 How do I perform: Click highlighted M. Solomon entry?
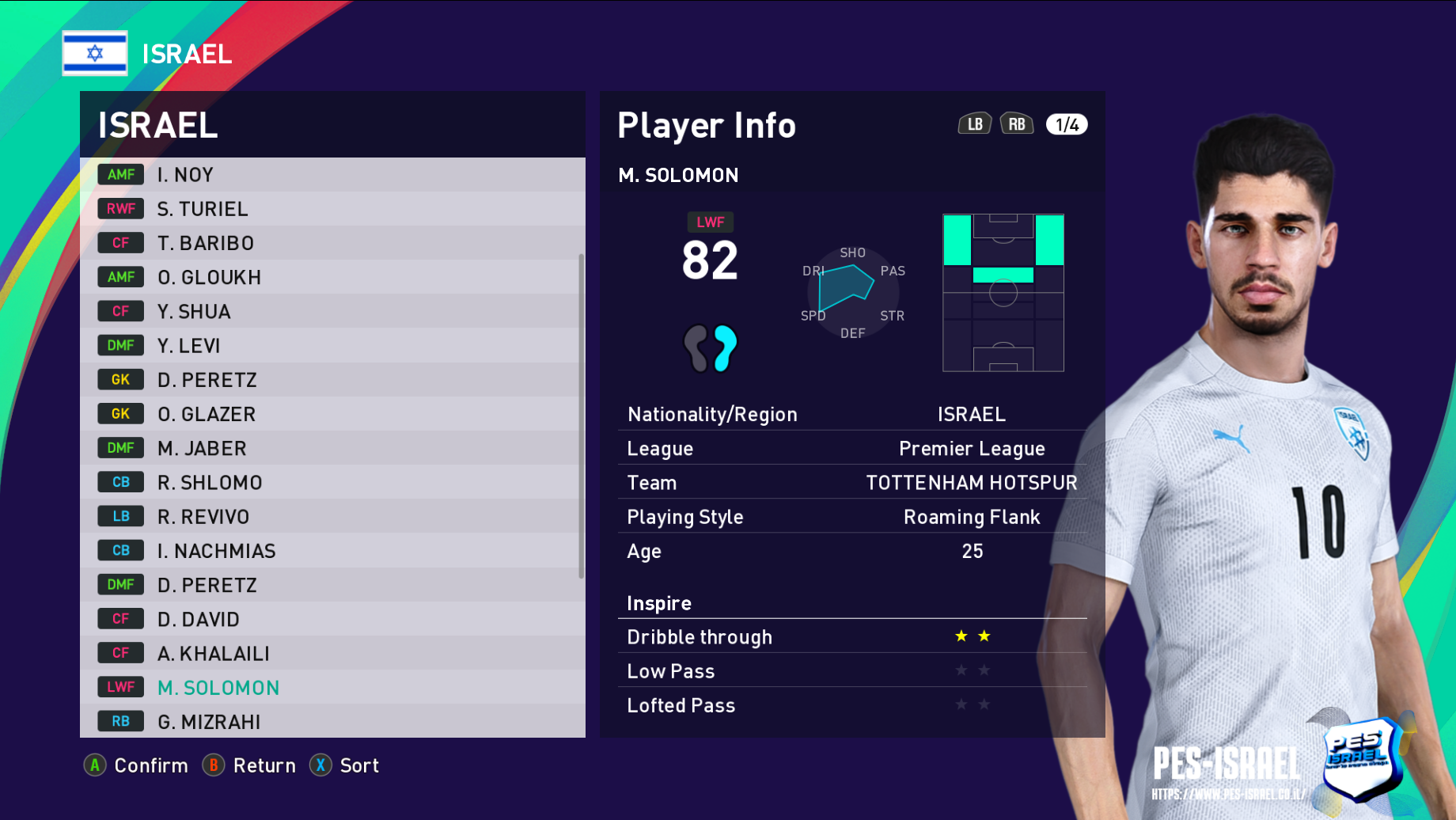332,688
